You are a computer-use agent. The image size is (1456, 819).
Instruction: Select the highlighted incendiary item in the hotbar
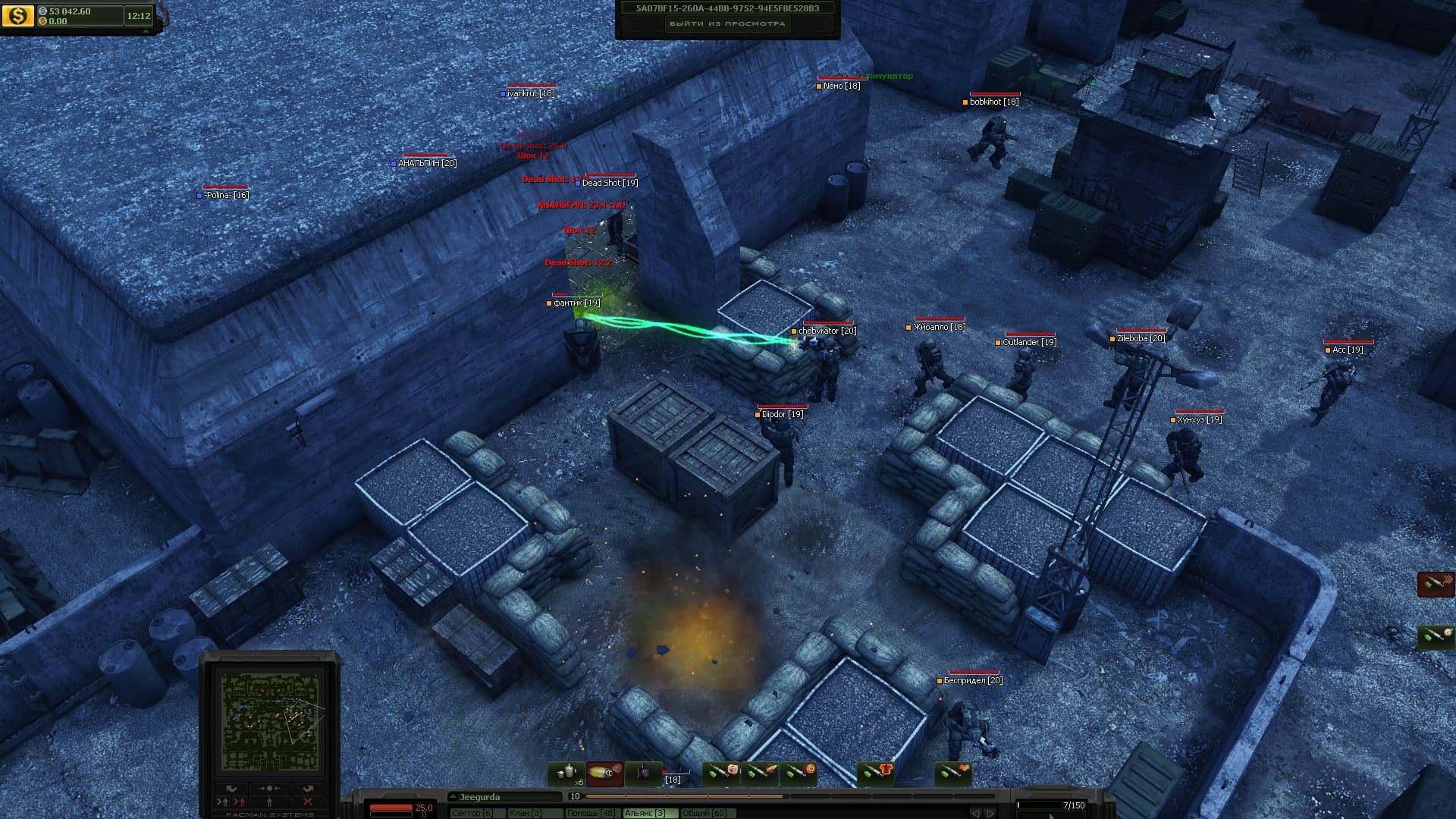point(604,771)
